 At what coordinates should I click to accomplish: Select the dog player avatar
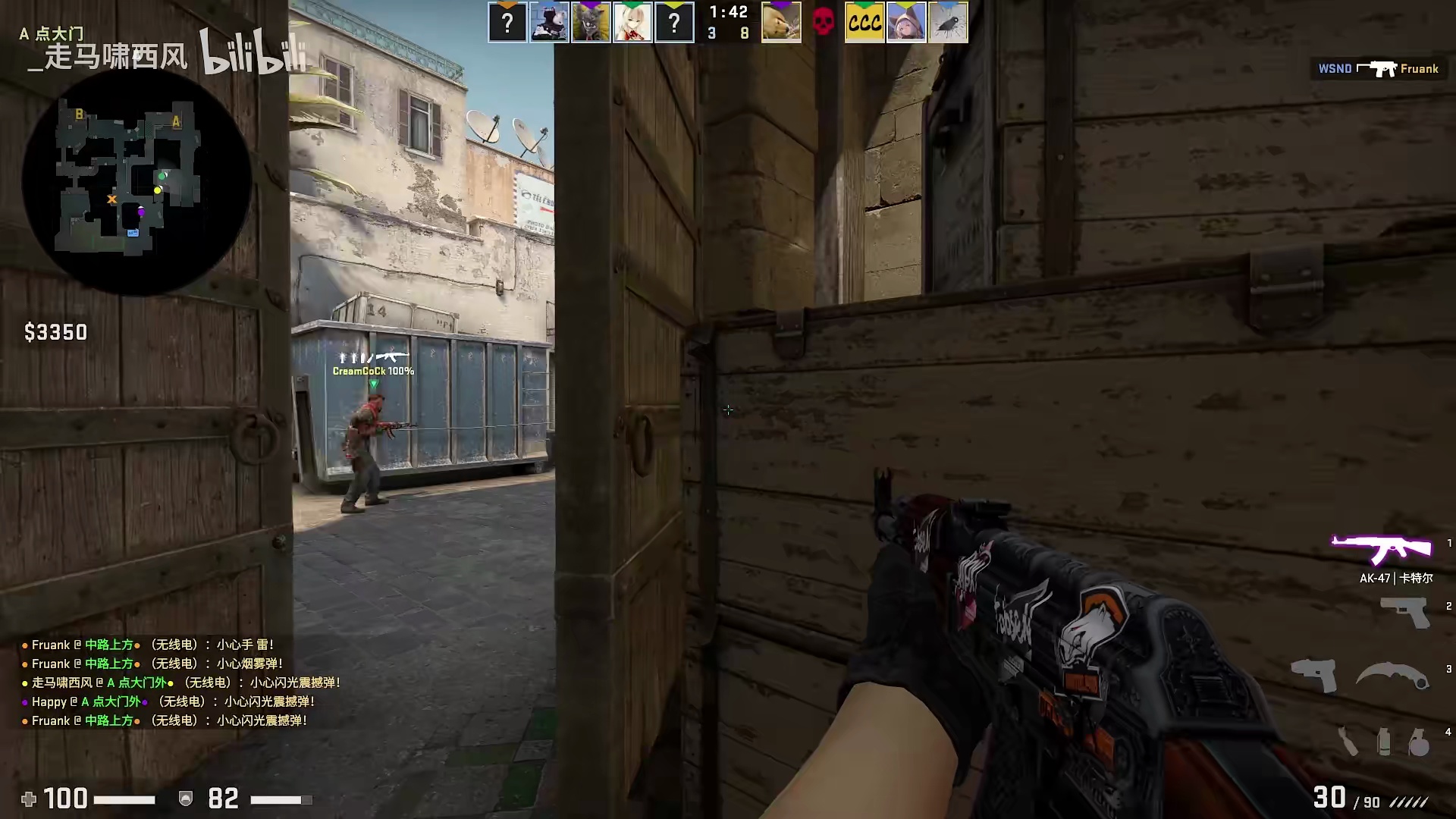[x=781, y=23]
